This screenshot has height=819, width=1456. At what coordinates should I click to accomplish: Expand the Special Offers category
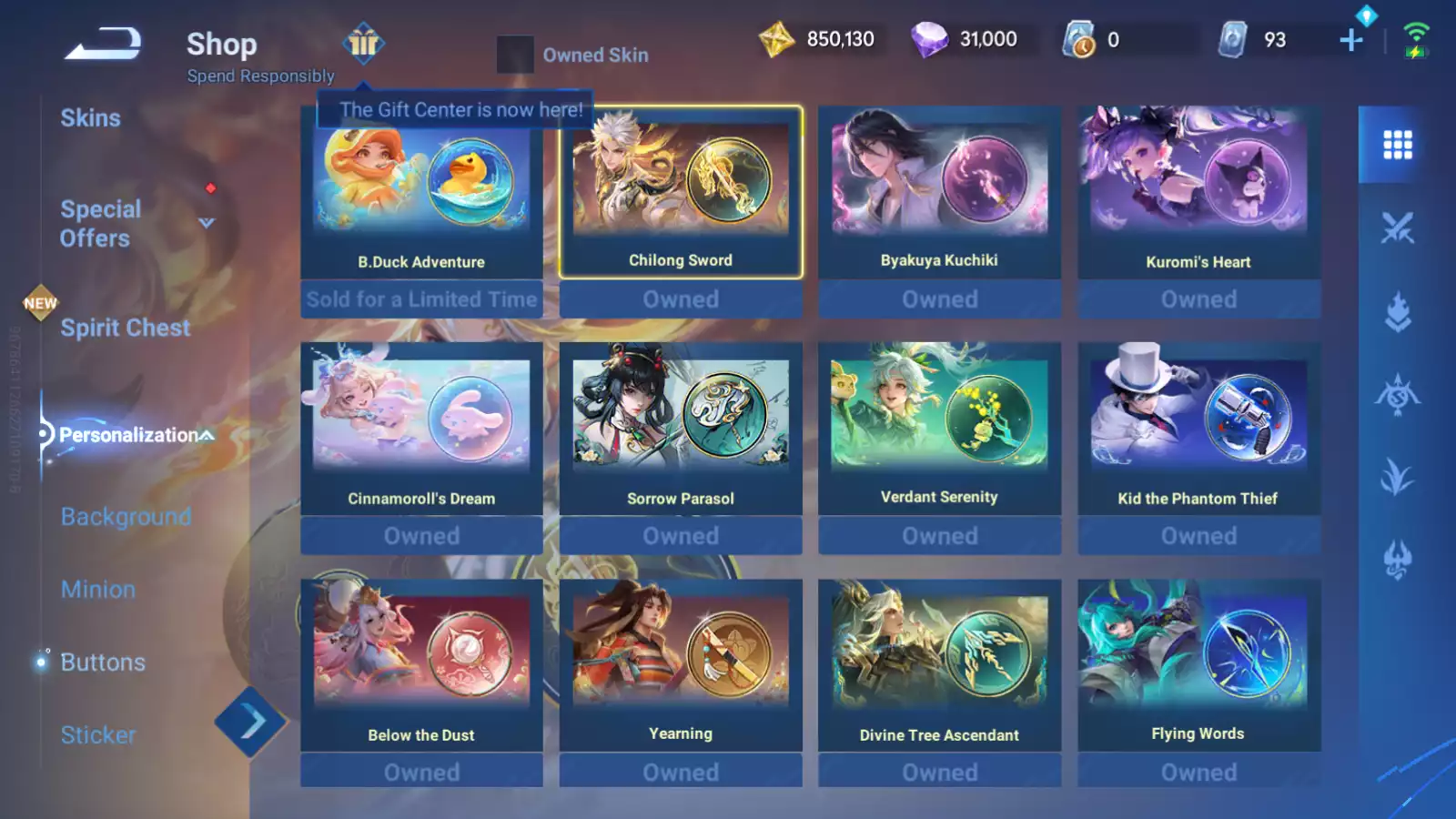pyautogui.click(x=207, y=223)
